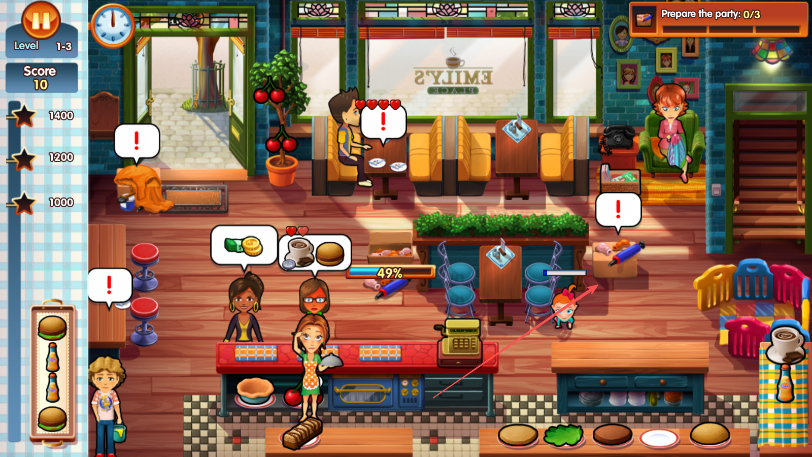Click the exclamation bubble beside the red stools

click(109, 284)
